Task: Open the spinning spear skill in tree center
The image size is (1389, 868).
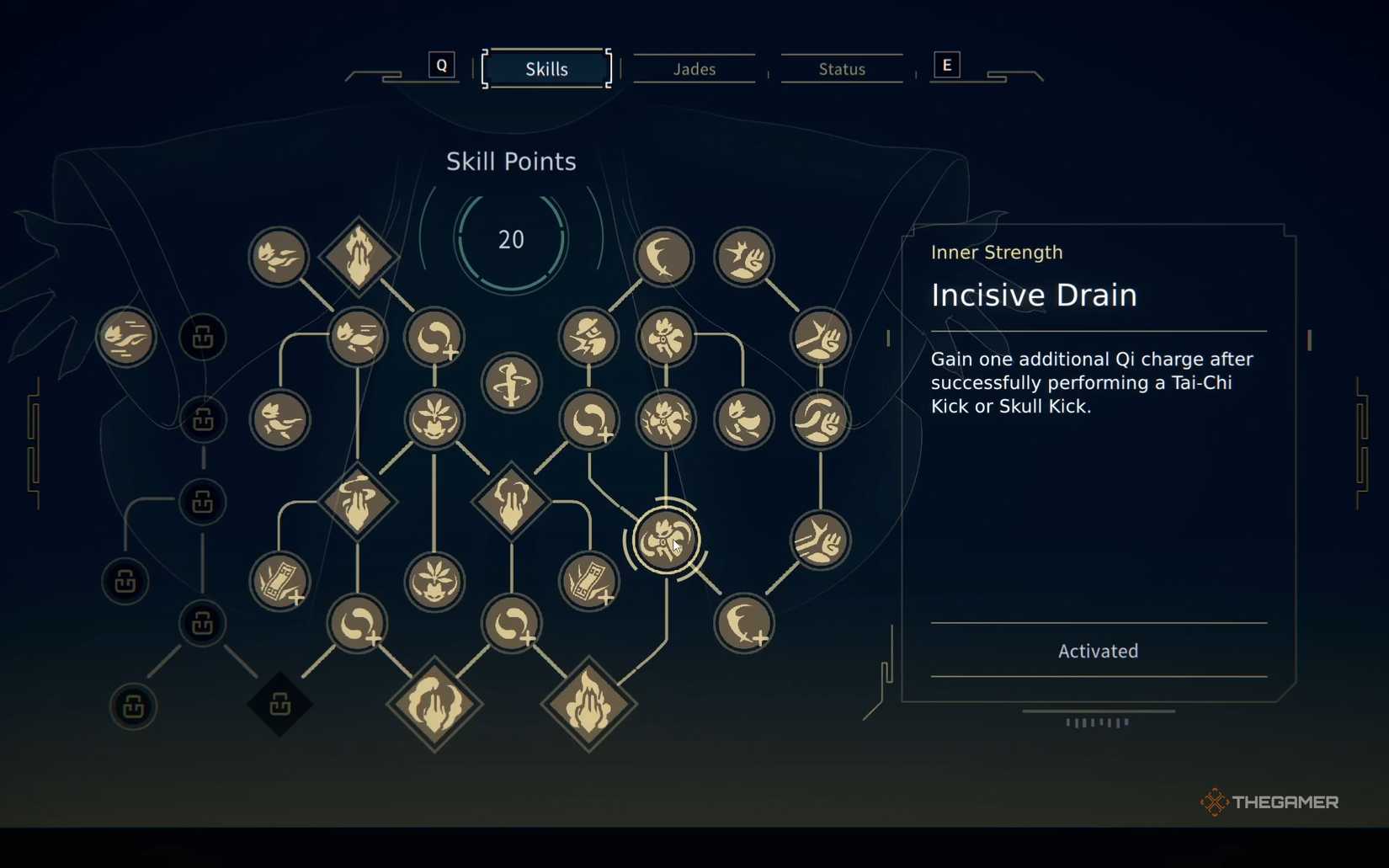Action: click(x=511, y=383)
